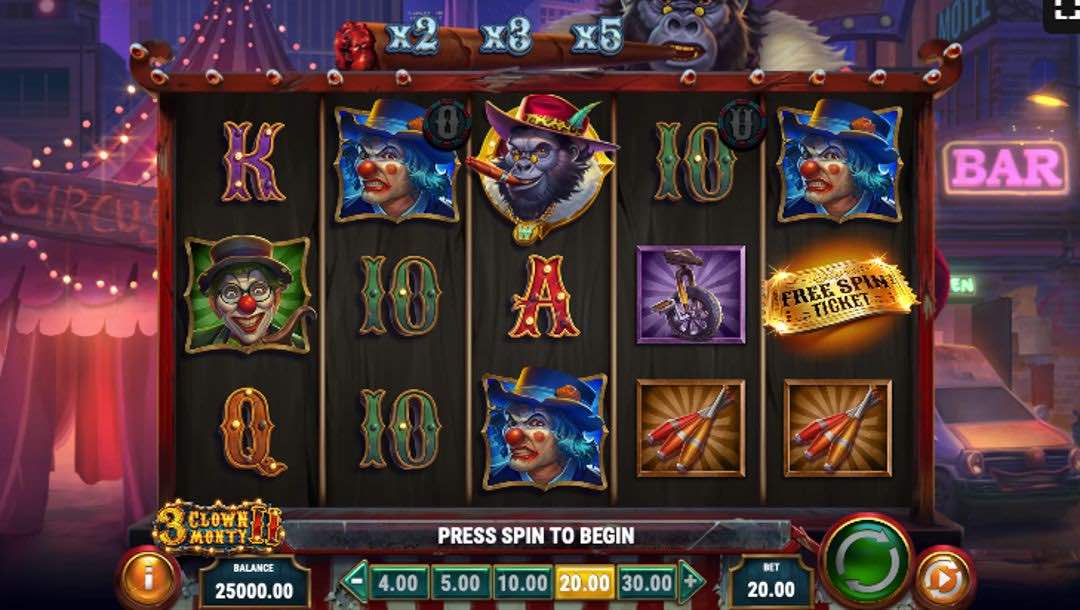Image resolution: width=1080 pixels, height=610 pixels.
Task: Toggle fullscreen with the corner icon
Action: click(1064, 10)
